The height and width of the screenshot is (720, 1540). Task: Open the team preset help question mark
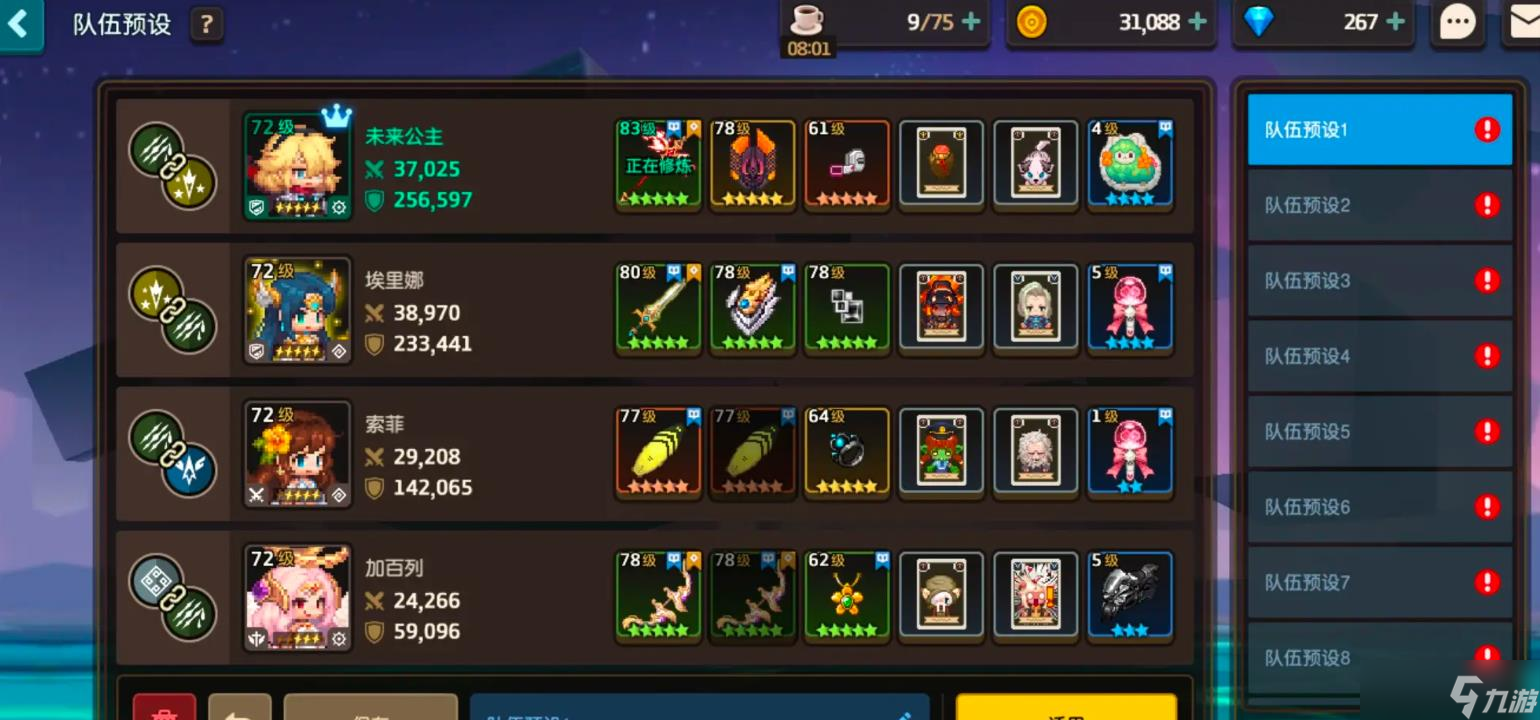pyautogui.click(x=206, y=24)
